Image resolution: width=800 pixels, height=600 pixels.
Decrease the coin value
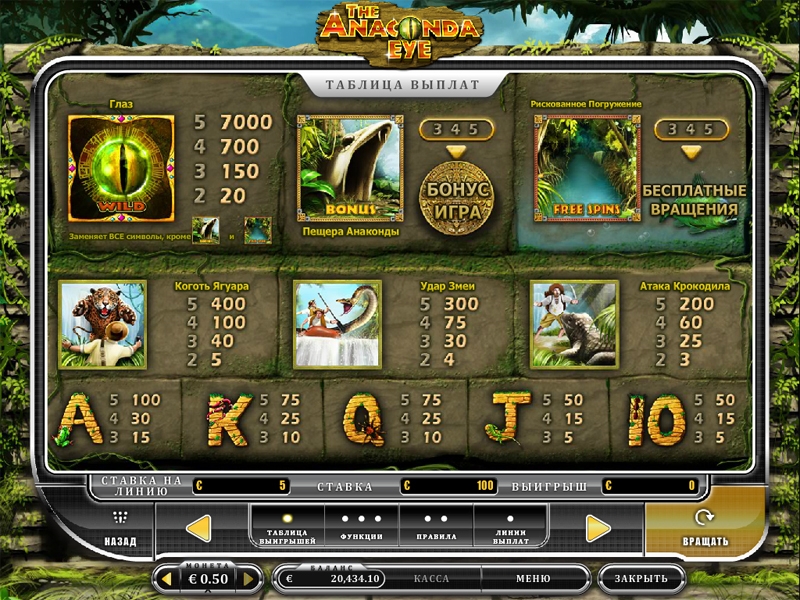pyautogui.click(x=165, y=578)
